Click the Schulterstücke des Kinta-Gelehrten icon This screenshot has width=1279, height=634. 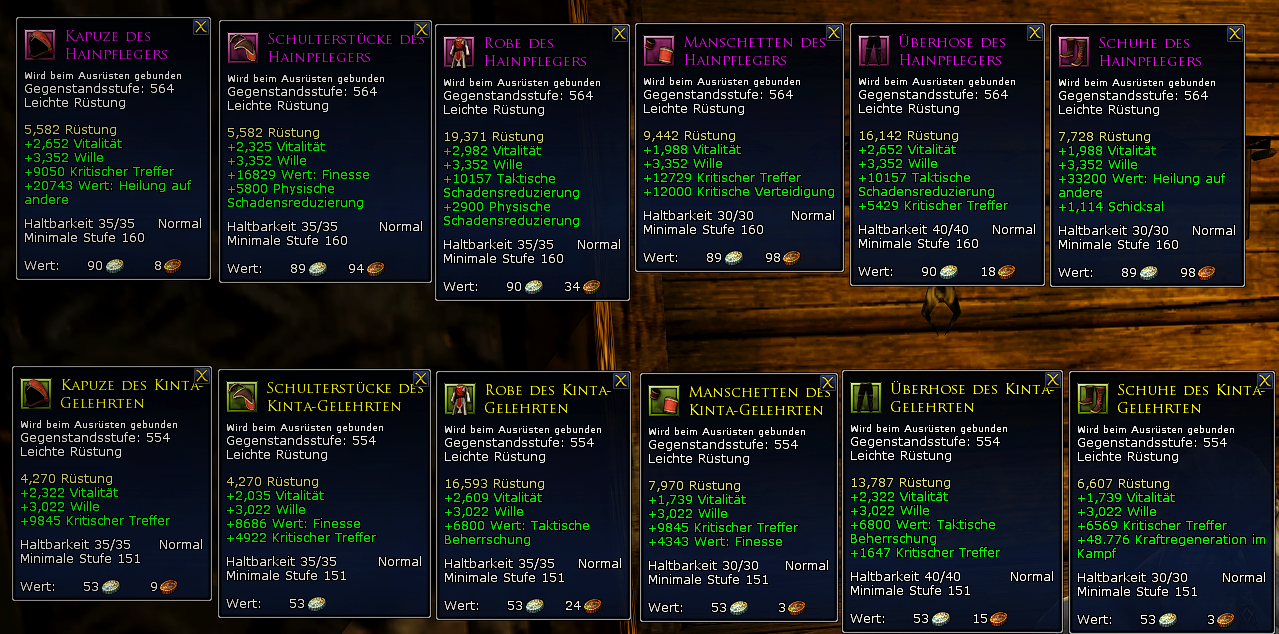coord(241,396)
